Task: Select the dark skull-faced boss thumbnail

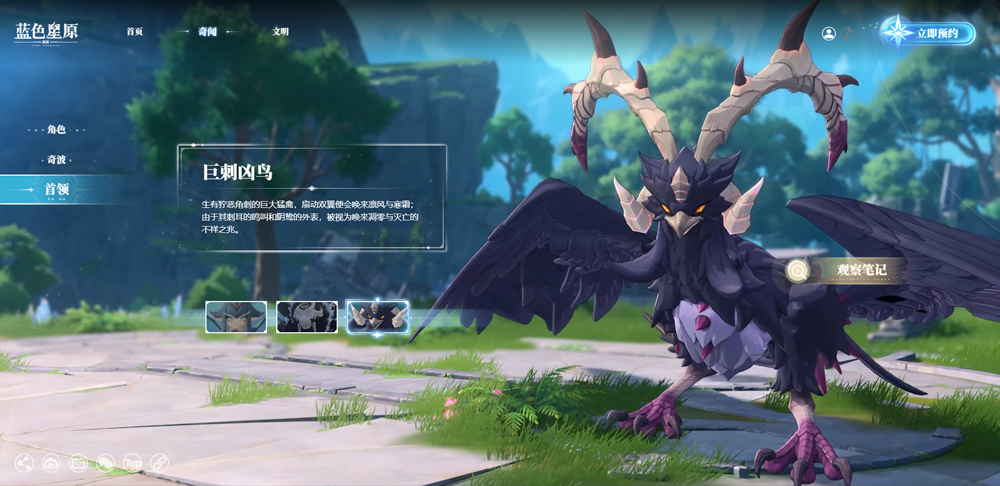Action: tap(307, 317)
